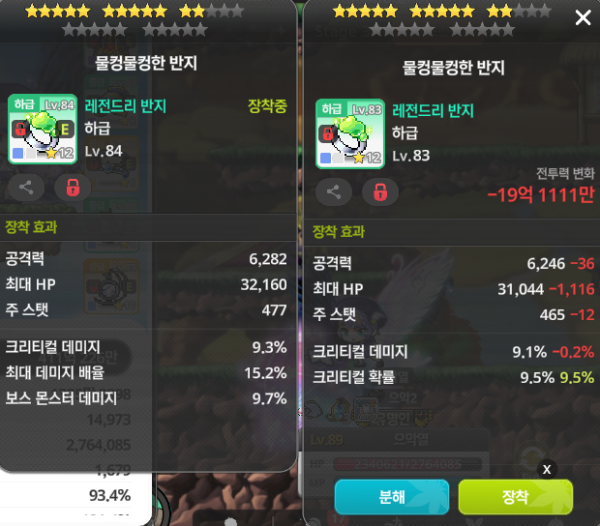Share the equipped Lv.84 ring
The image size is (600, 526).
coord(24,187)
